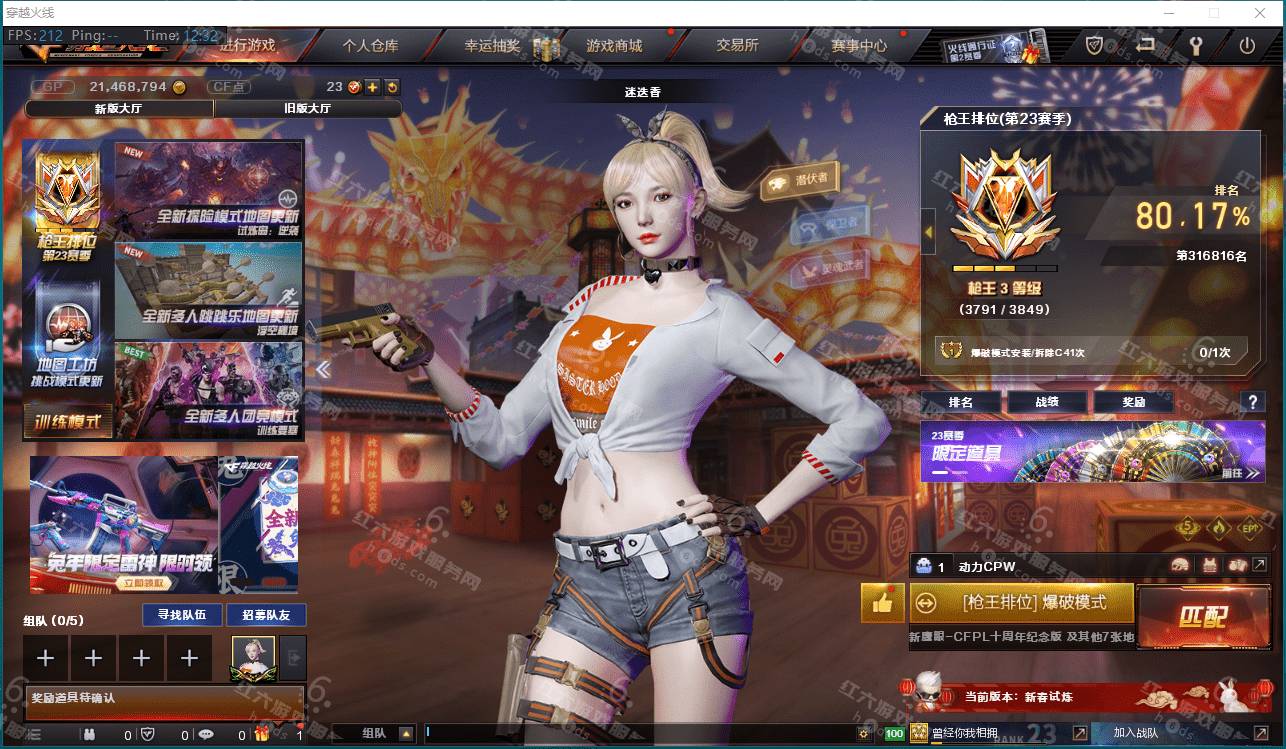Click the 枪王3 rank progress bar

[x=1005, y=268]
